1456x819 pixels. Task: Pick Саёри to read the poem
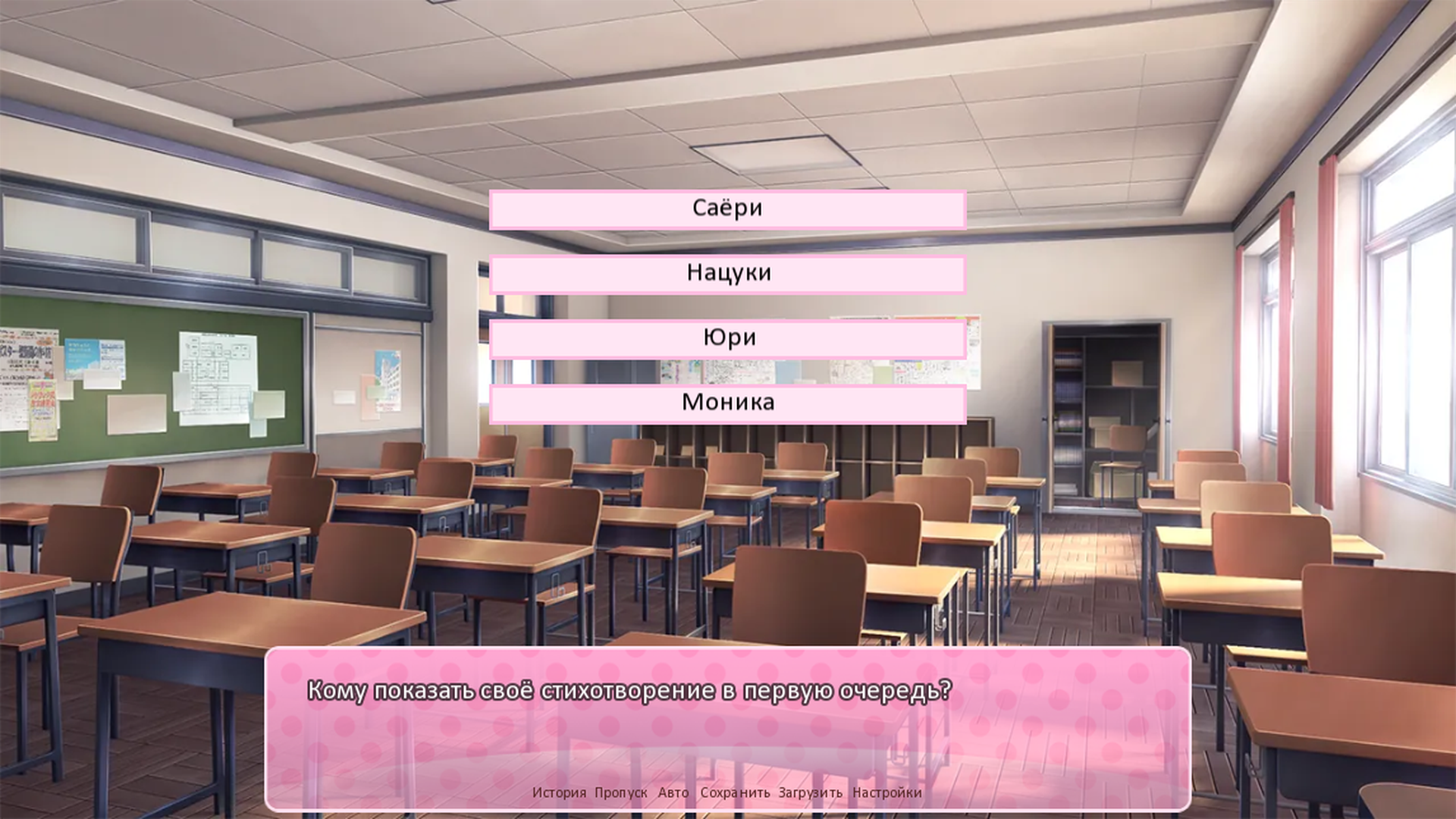[727, 208]
